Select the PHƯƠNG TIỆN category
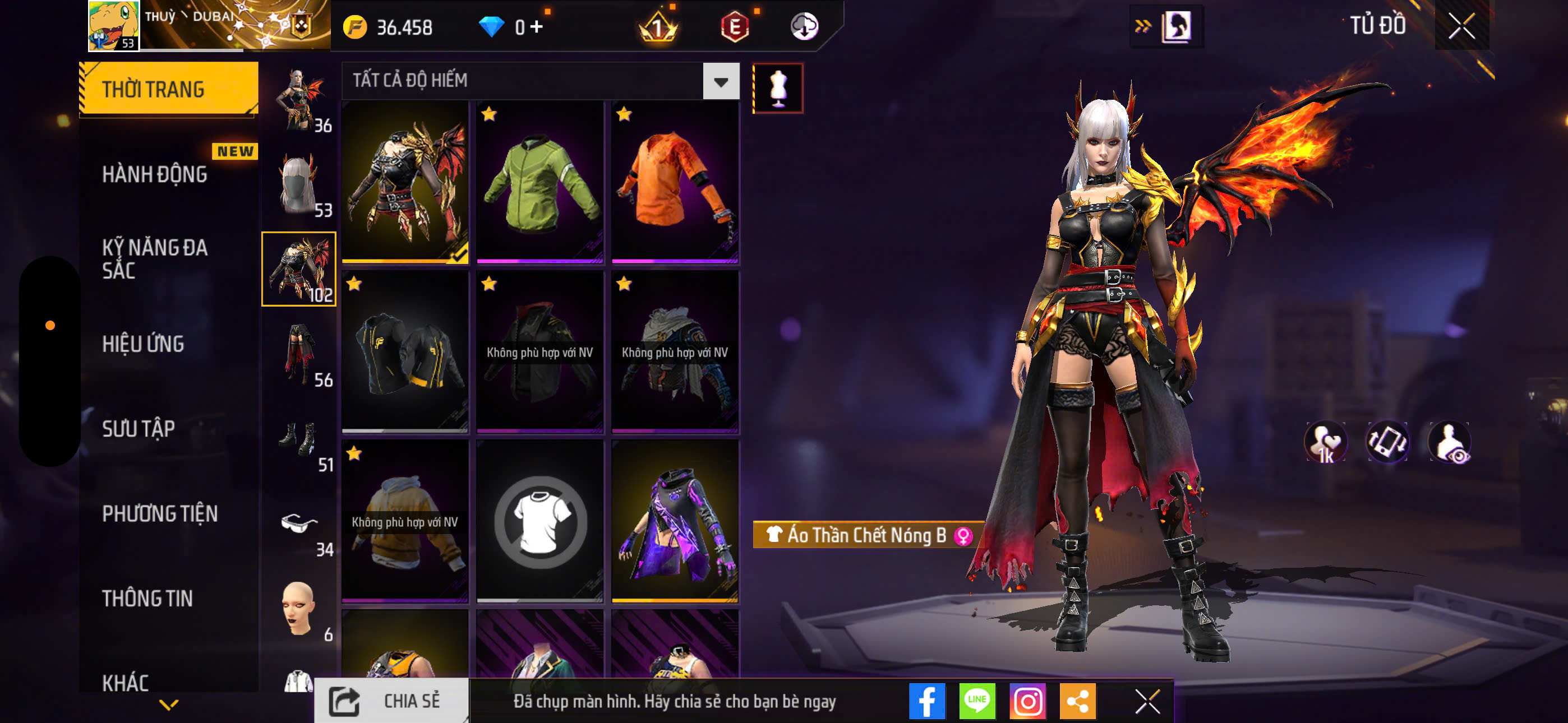The width and height of the screenshot is (1568, 723). [x=162, y=515]
